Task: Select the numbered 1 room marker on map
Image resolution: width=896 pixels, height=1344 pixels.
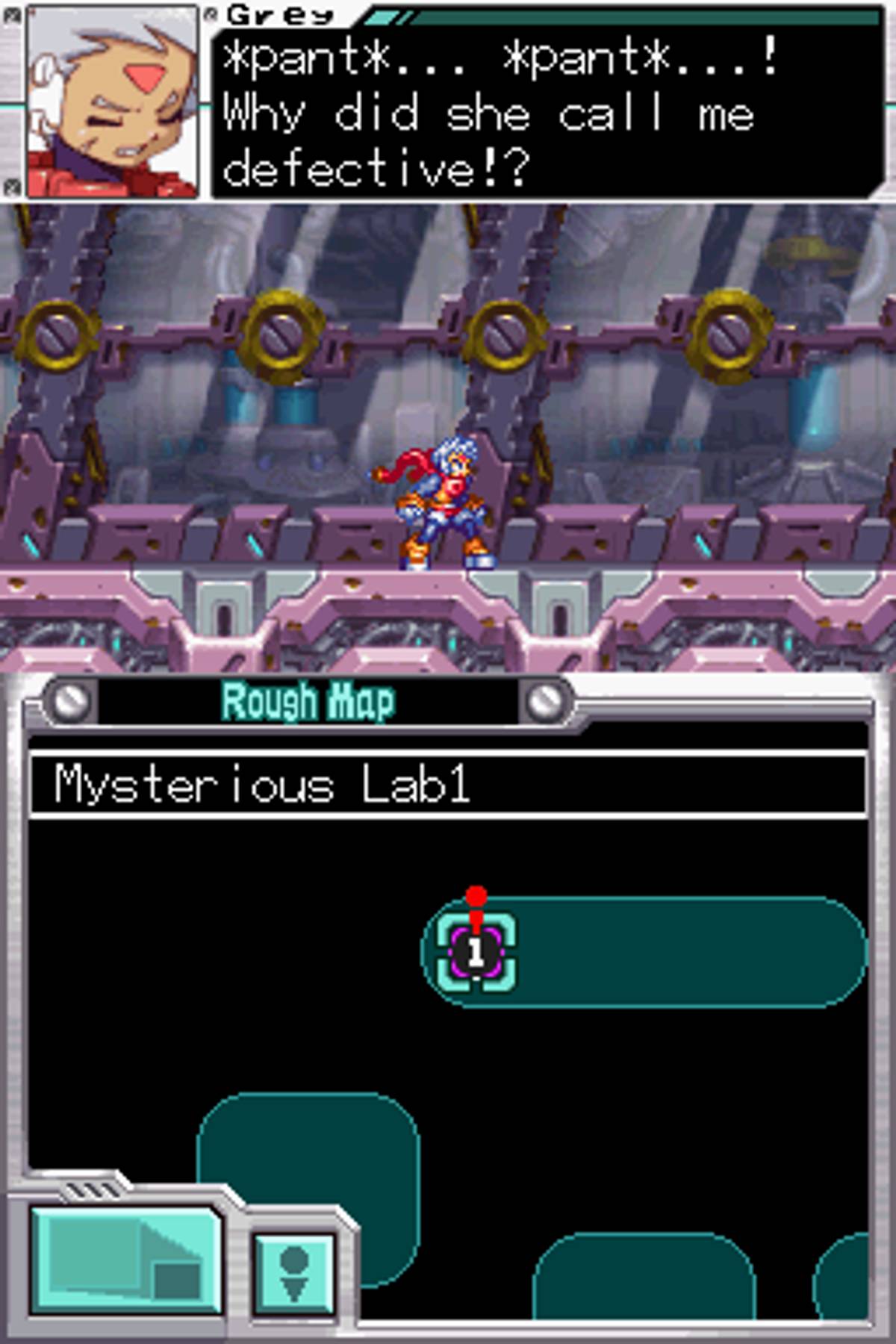Action: coord(476,953)
